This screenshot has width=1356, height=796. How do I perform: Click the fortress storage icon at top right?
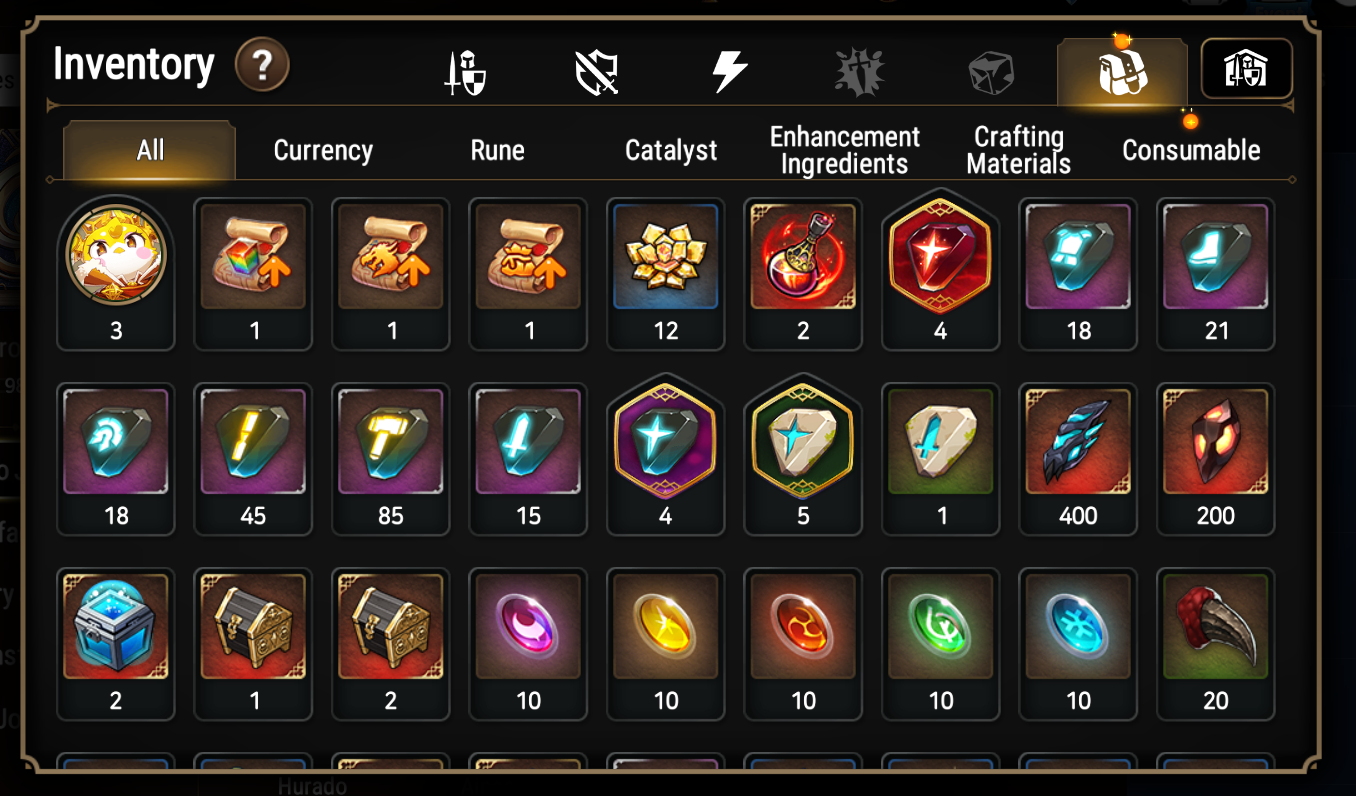click(x=1245, y=68)
